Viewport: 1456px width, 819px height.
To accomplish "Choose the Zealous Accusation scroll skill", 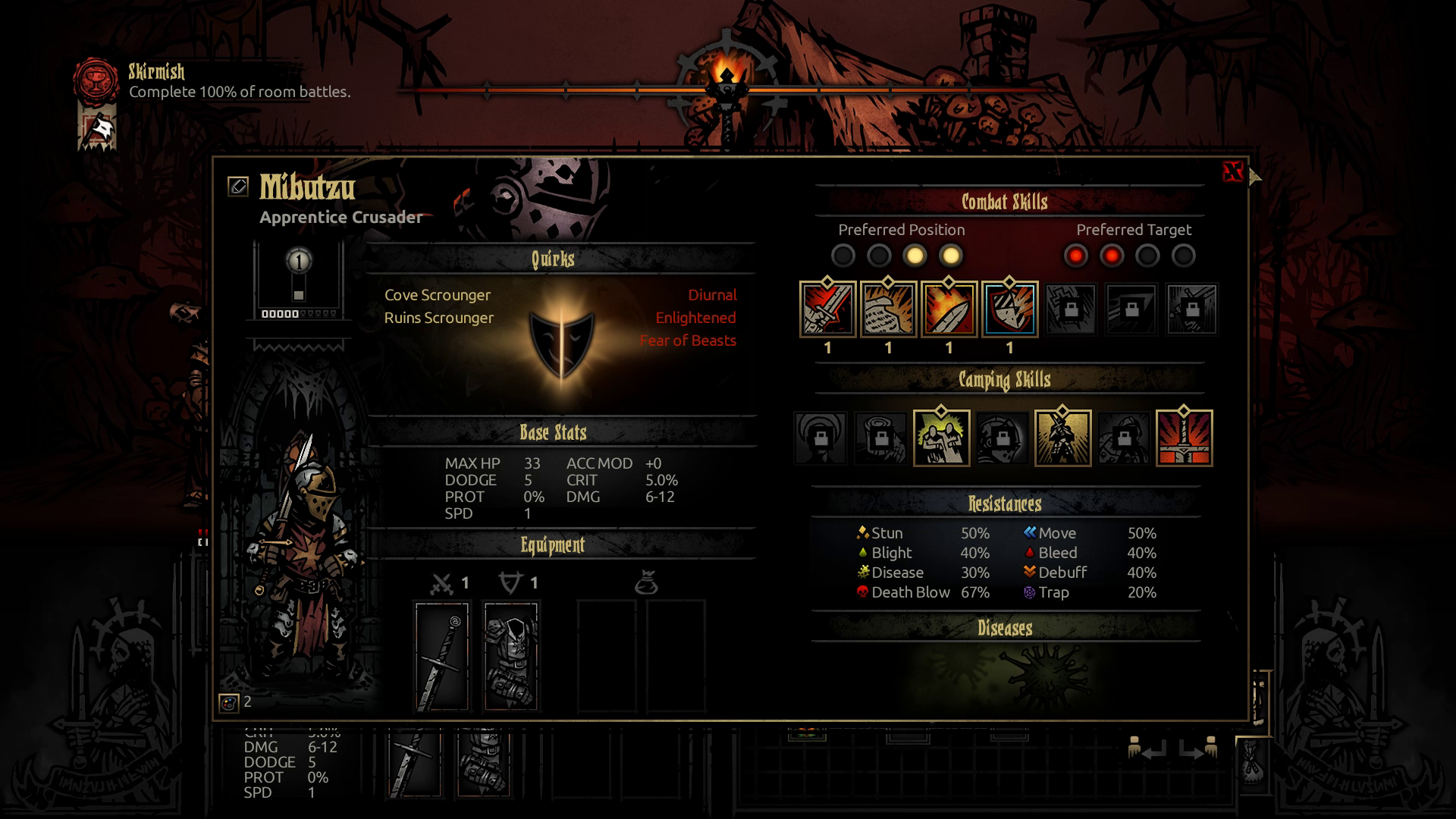I will click(888, 309).
